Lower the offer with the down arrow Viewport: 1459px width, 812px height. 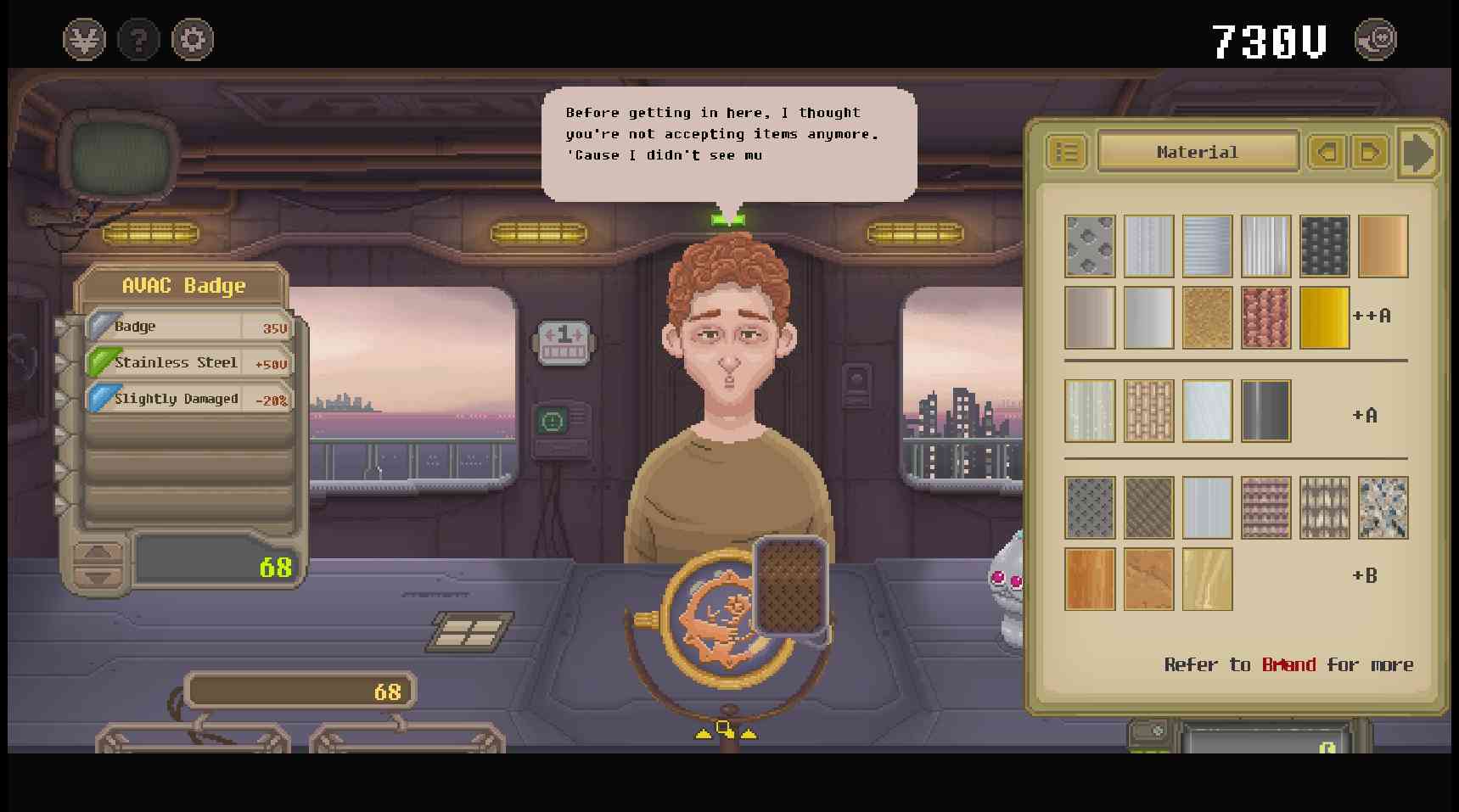[98, 577]
